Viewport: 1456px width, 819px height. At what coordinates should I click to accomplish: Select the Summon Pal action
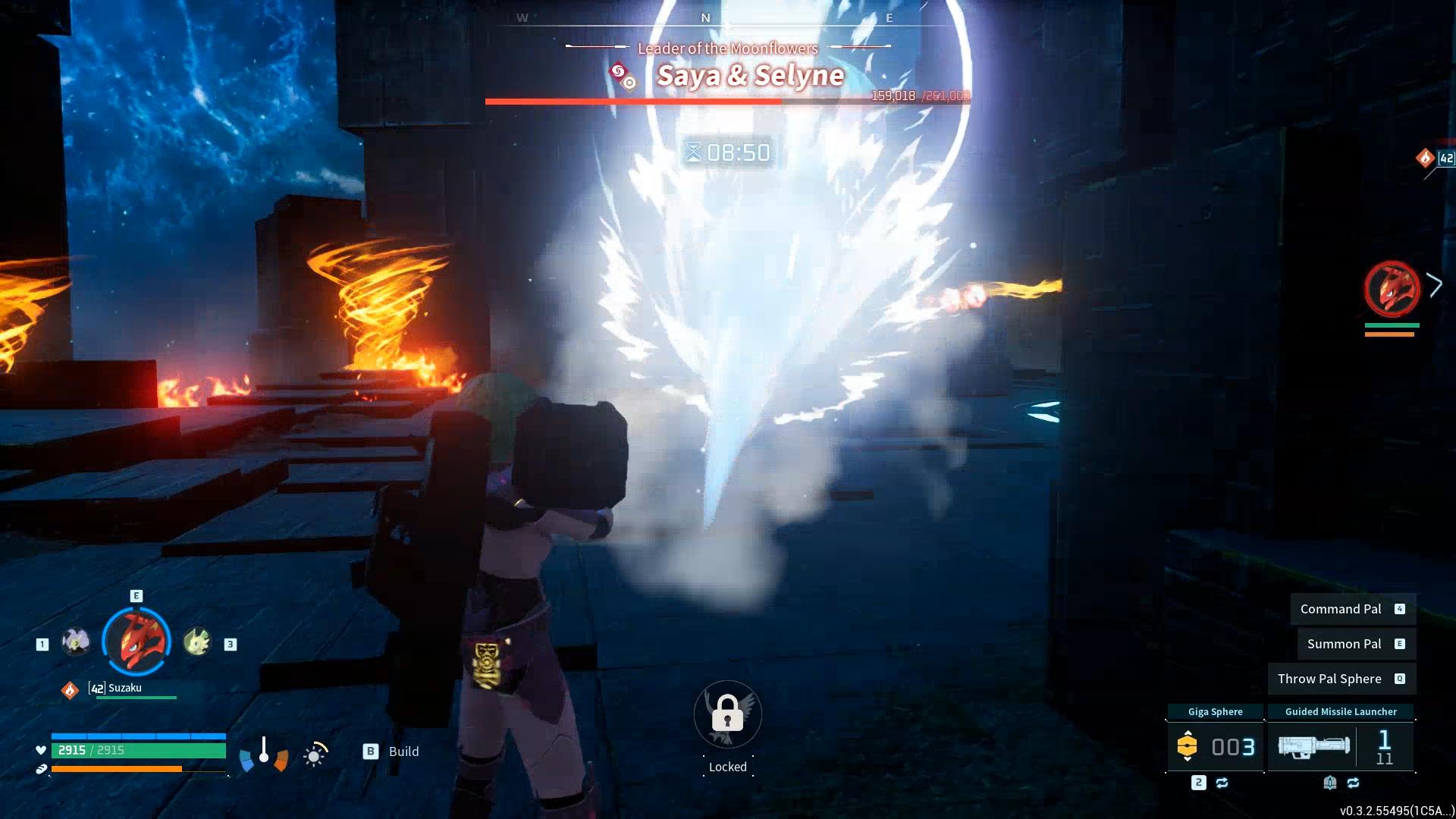1354,643
